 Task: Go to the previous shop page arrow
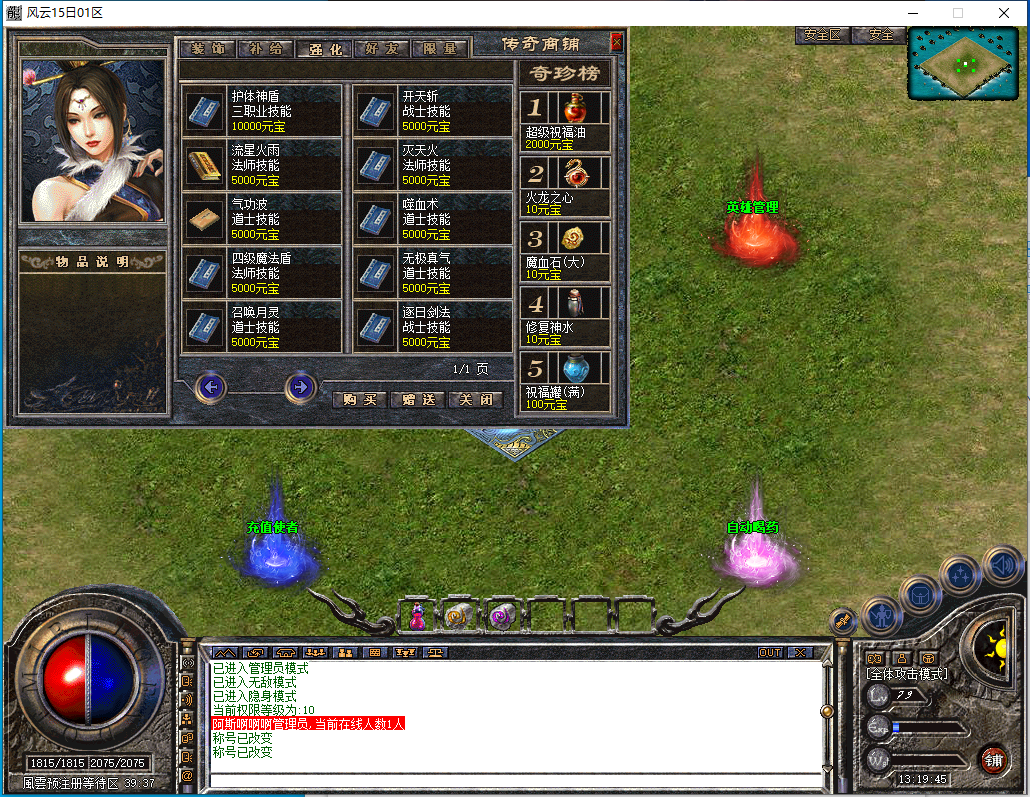(210, 387)
